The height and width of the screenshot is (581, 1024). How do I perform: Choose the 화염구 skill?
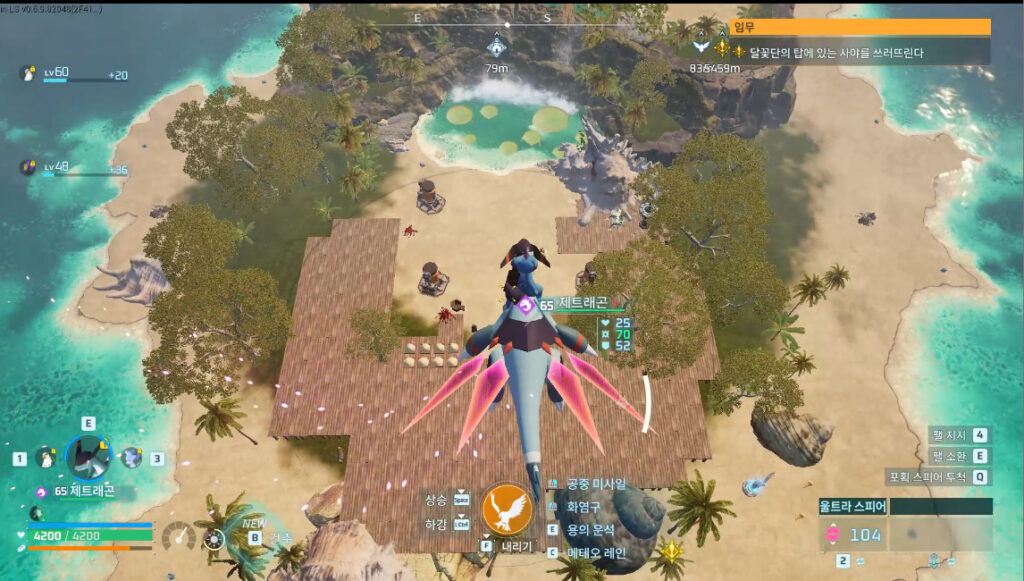[x=587, y=507]
